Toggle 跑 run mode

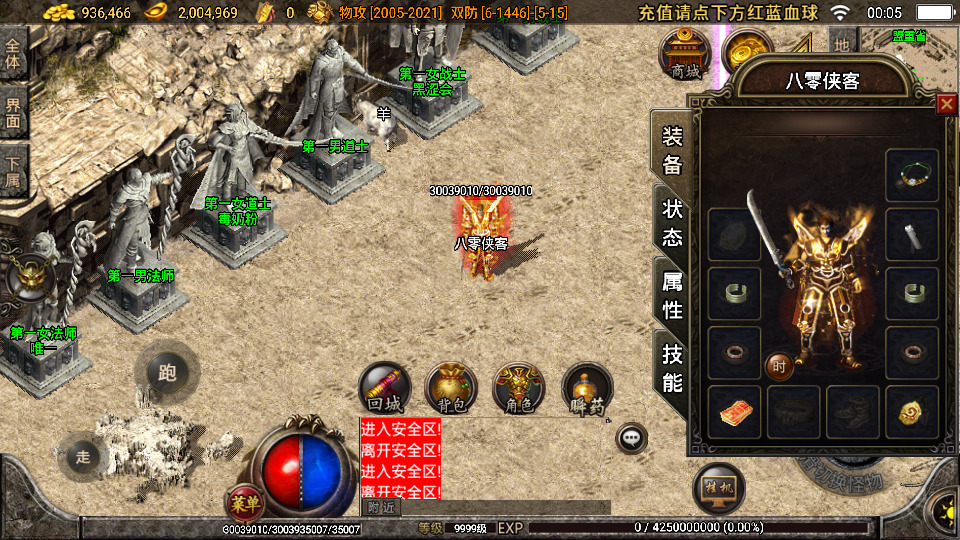pyautogui.click(x=167, y=373)
